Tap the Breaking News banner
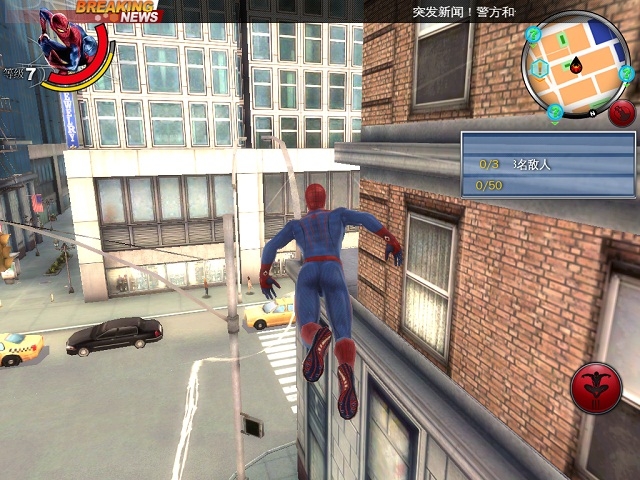Image resolution: width=640 pixels, height=480 pixels. coord(118,11)
